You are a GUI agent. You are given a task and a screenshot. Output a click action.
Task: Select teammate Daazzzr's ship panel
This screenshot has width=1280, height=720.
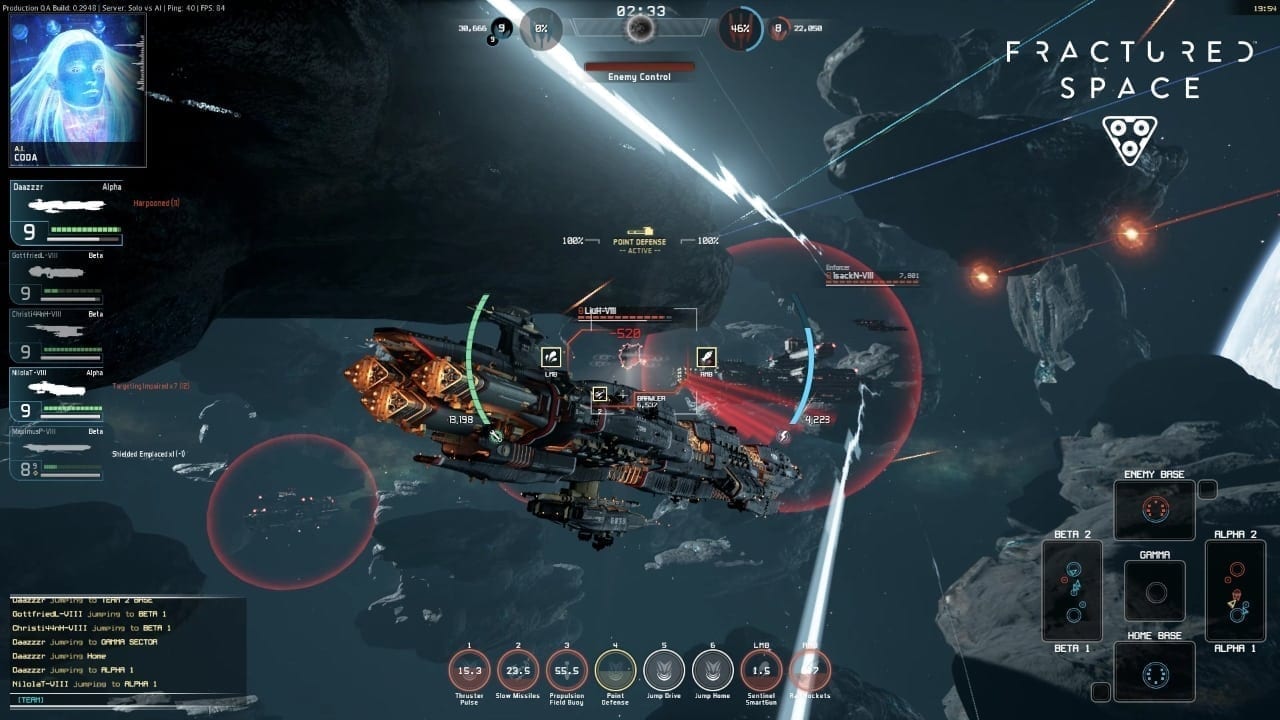click(x=67, y=213)
